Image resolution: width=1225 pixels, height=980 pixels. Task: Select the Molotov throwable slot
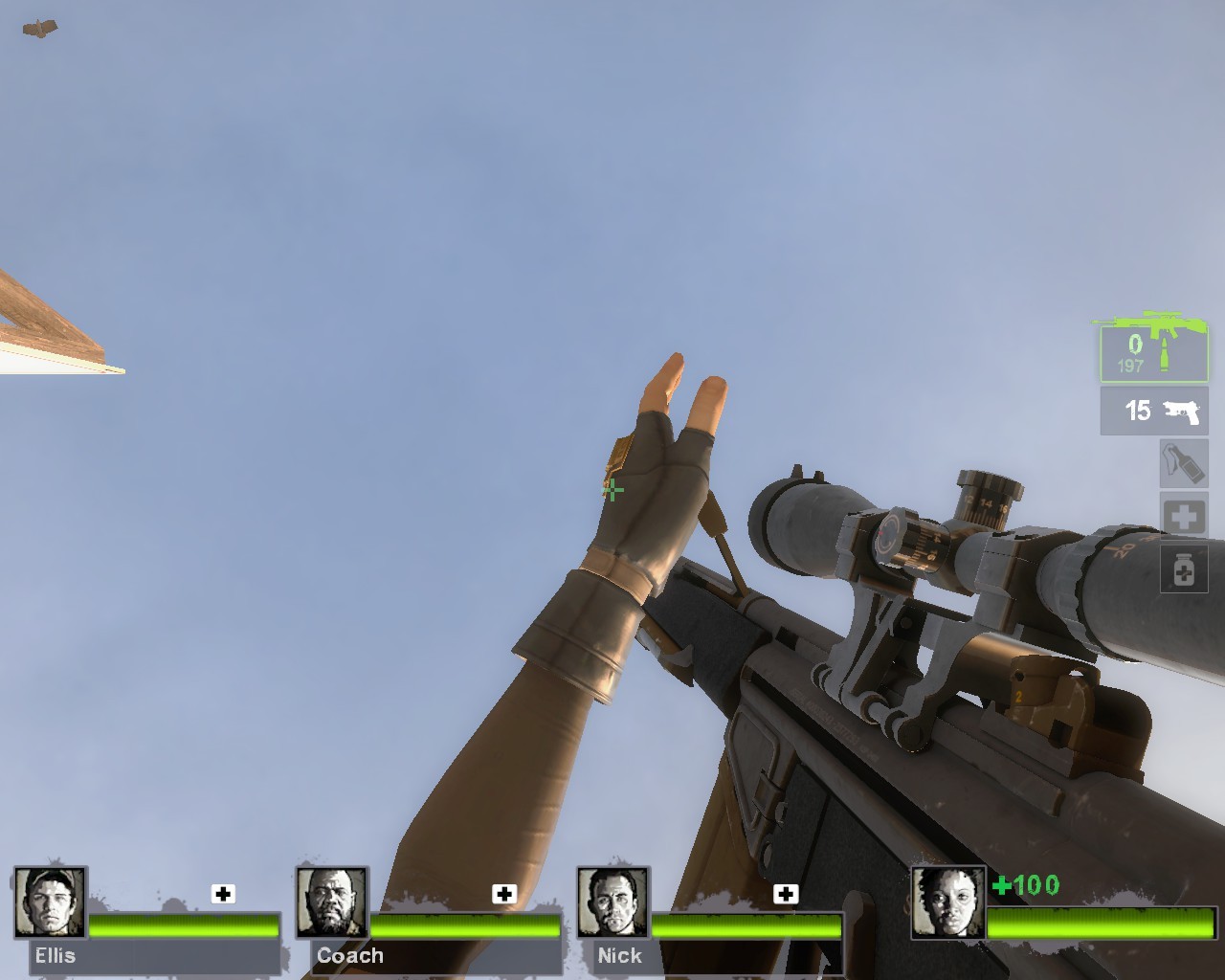[x=1184, y=464]
